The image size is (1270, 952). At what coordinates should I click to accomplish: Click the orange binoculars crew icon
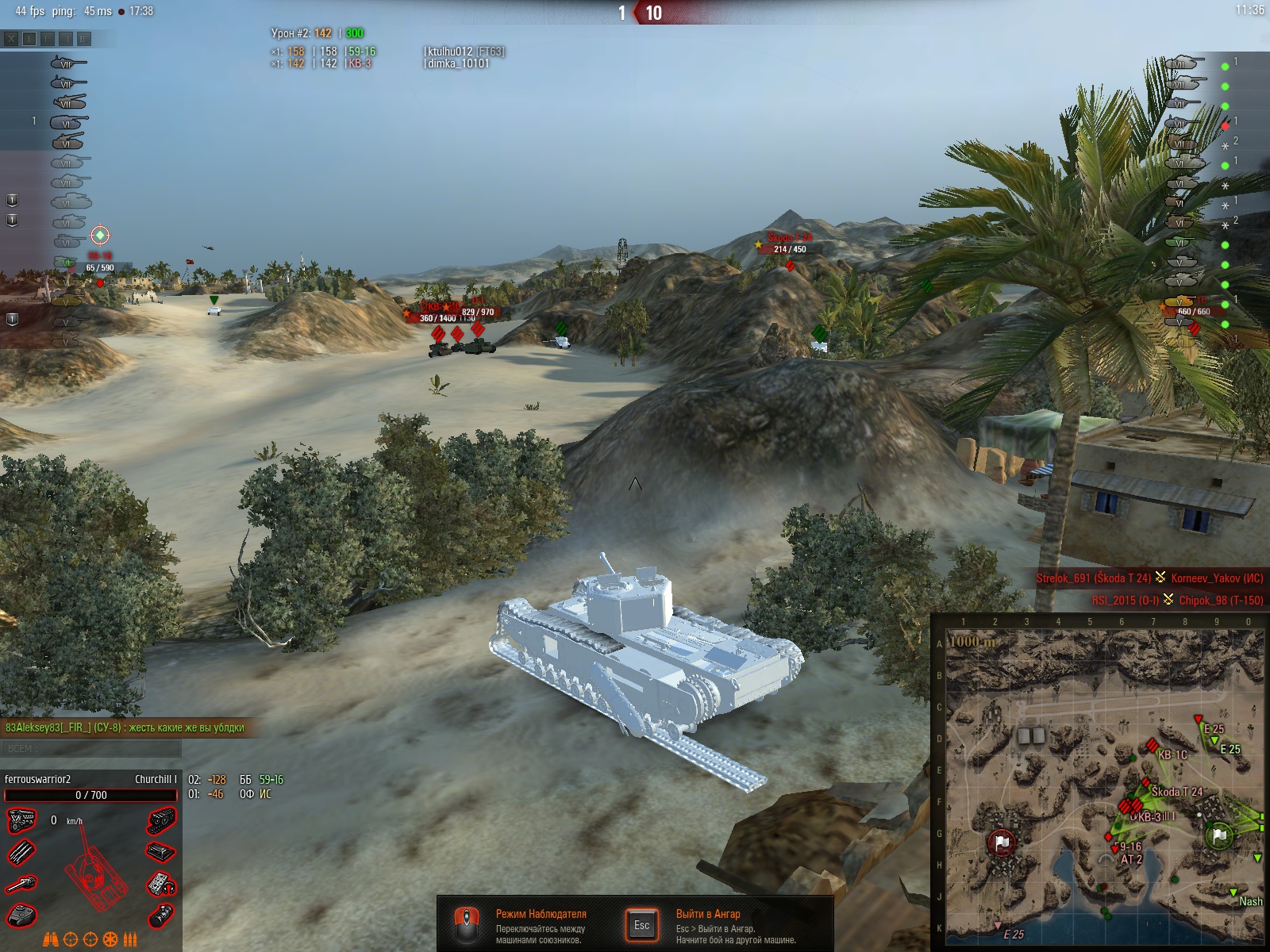50,940
